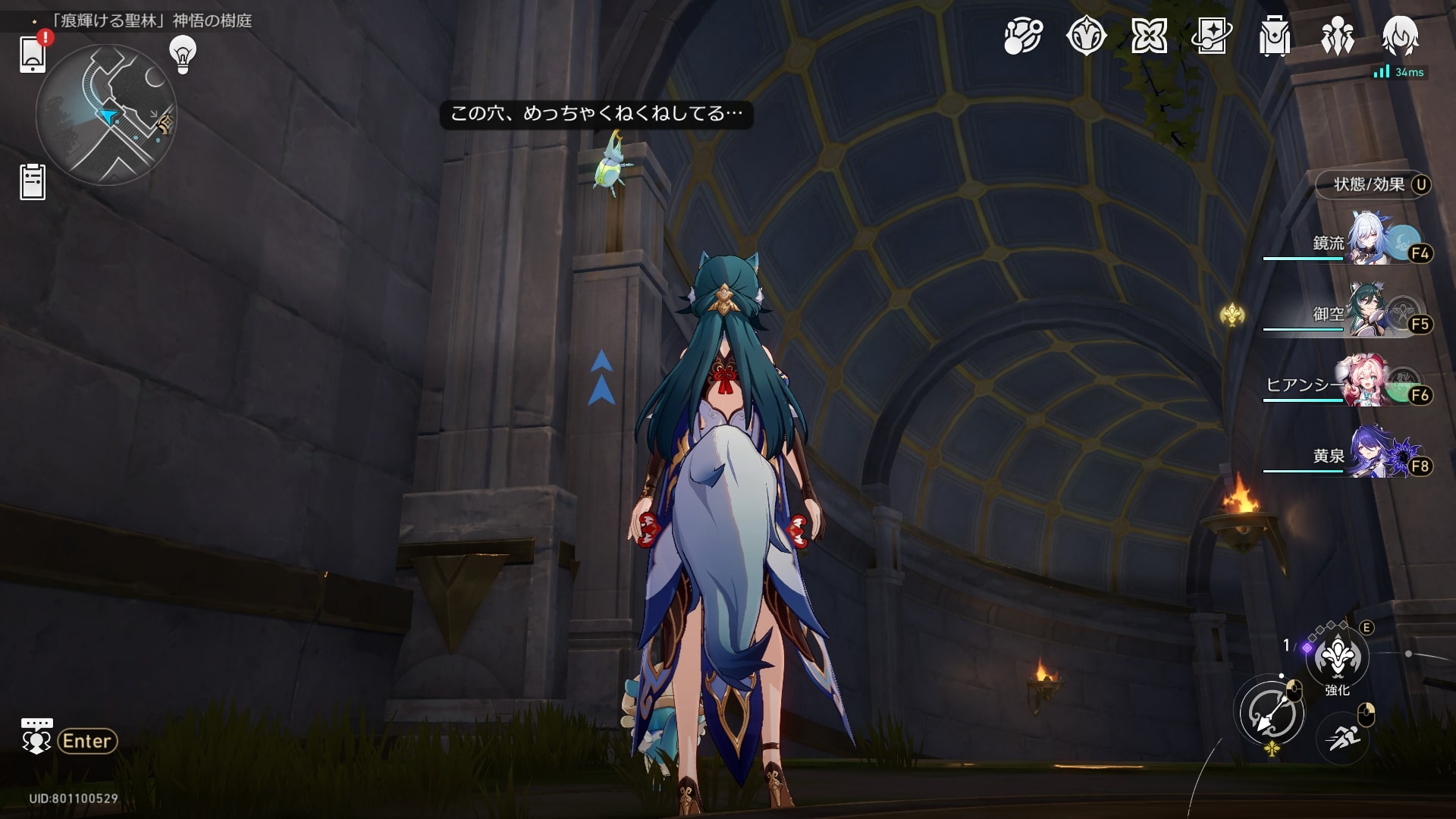Open the team lineup icon

pyautogui.click(x=1337, y=36)
